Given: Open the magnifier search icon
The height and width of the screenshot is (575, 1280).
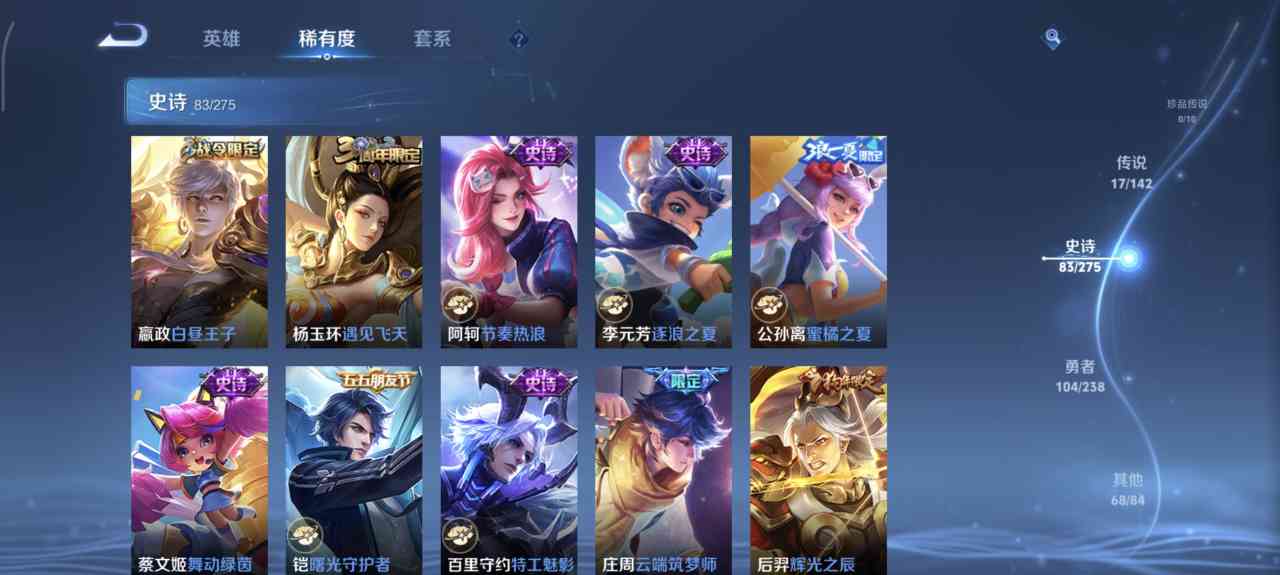Looking at the screenshot, I should click(x=1052, y=38).
